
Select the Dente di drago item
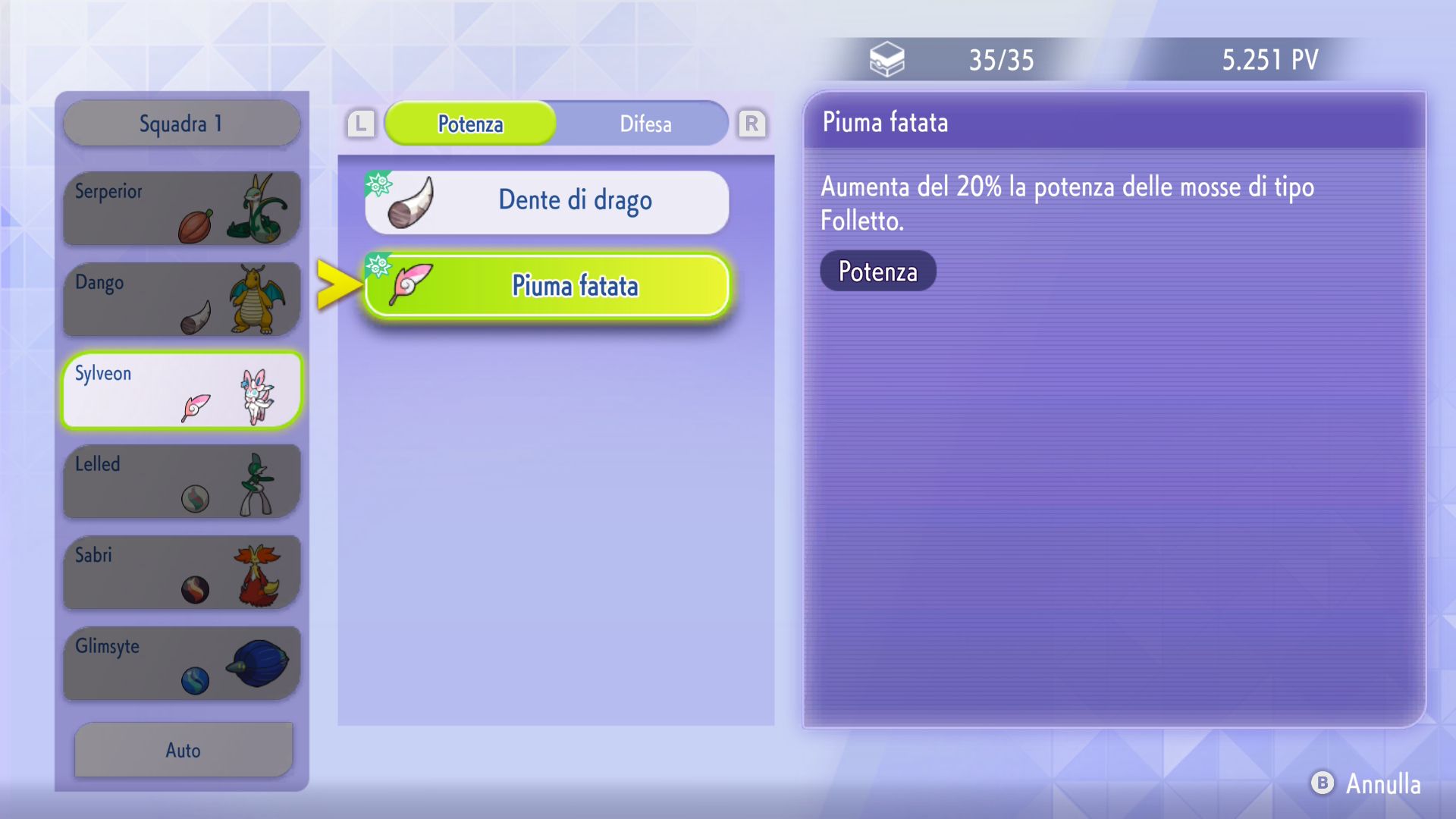[x=547, y=202]
